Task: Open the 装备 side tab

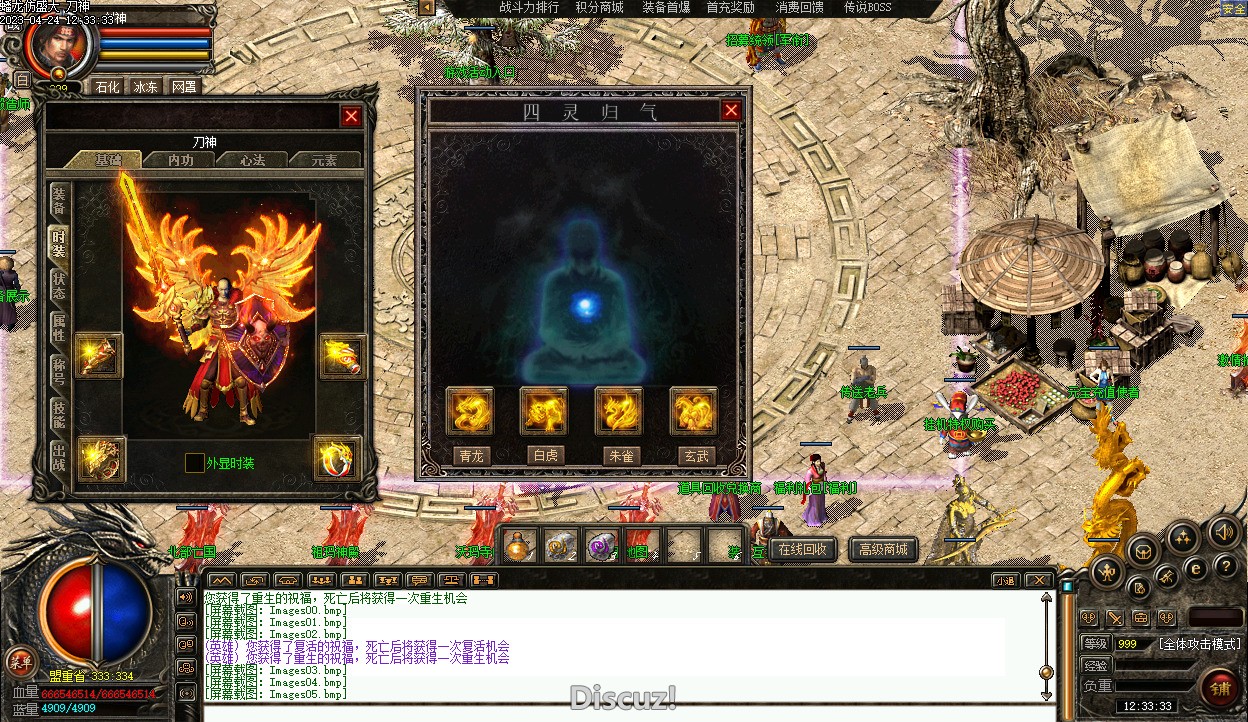Action: tap(60, 200)
